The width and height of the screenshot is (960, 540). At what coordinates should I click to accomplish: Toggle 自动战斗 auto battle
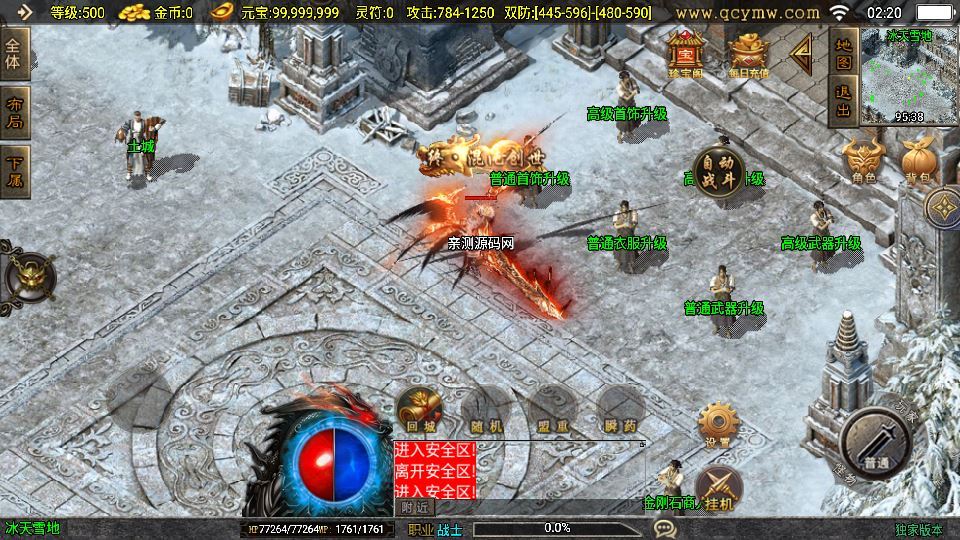720,170
